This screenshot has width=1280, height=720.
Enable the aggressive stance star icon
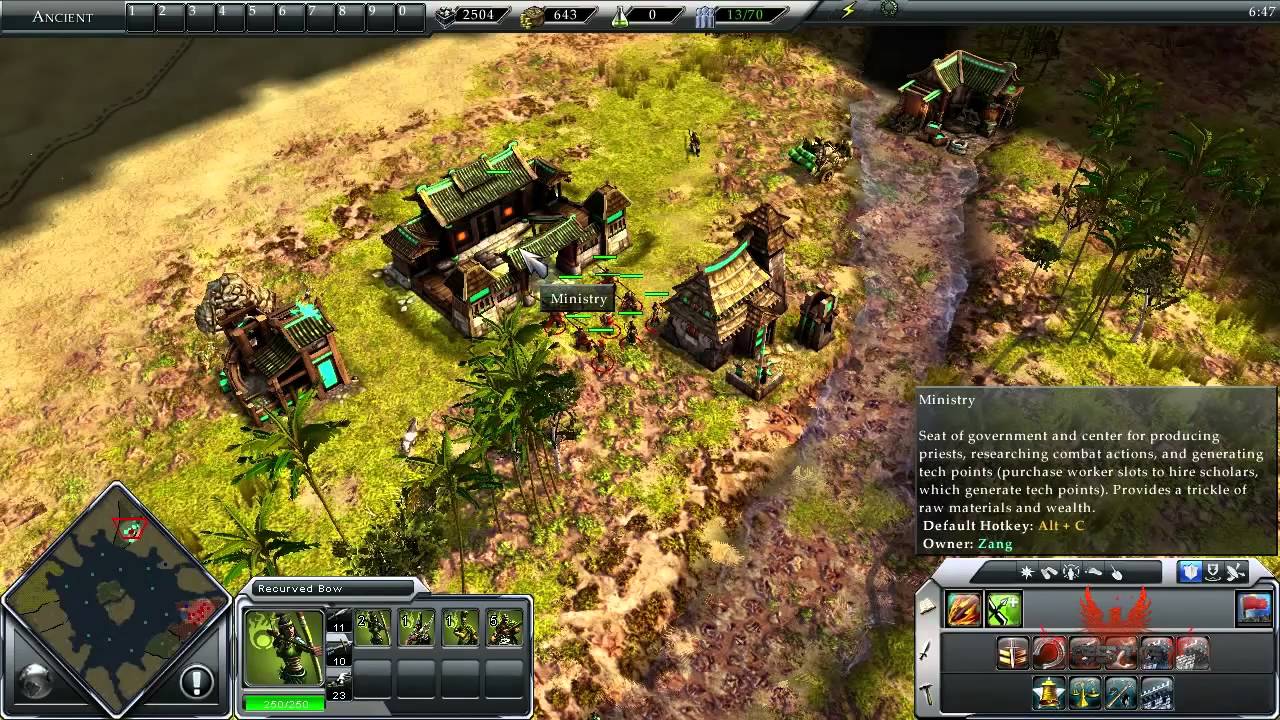(1025, 572)
